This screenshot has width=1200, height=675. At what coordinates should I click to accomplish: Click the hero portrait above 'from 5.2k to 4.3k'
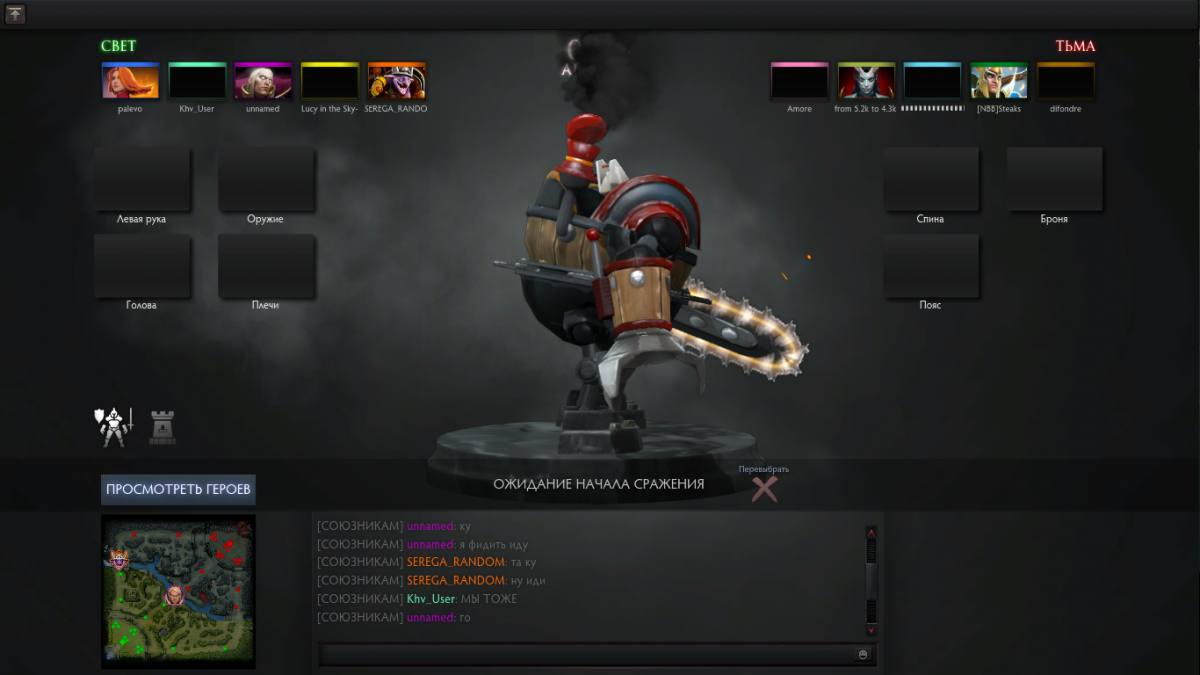pyautogui.click(x=866, y=81)
